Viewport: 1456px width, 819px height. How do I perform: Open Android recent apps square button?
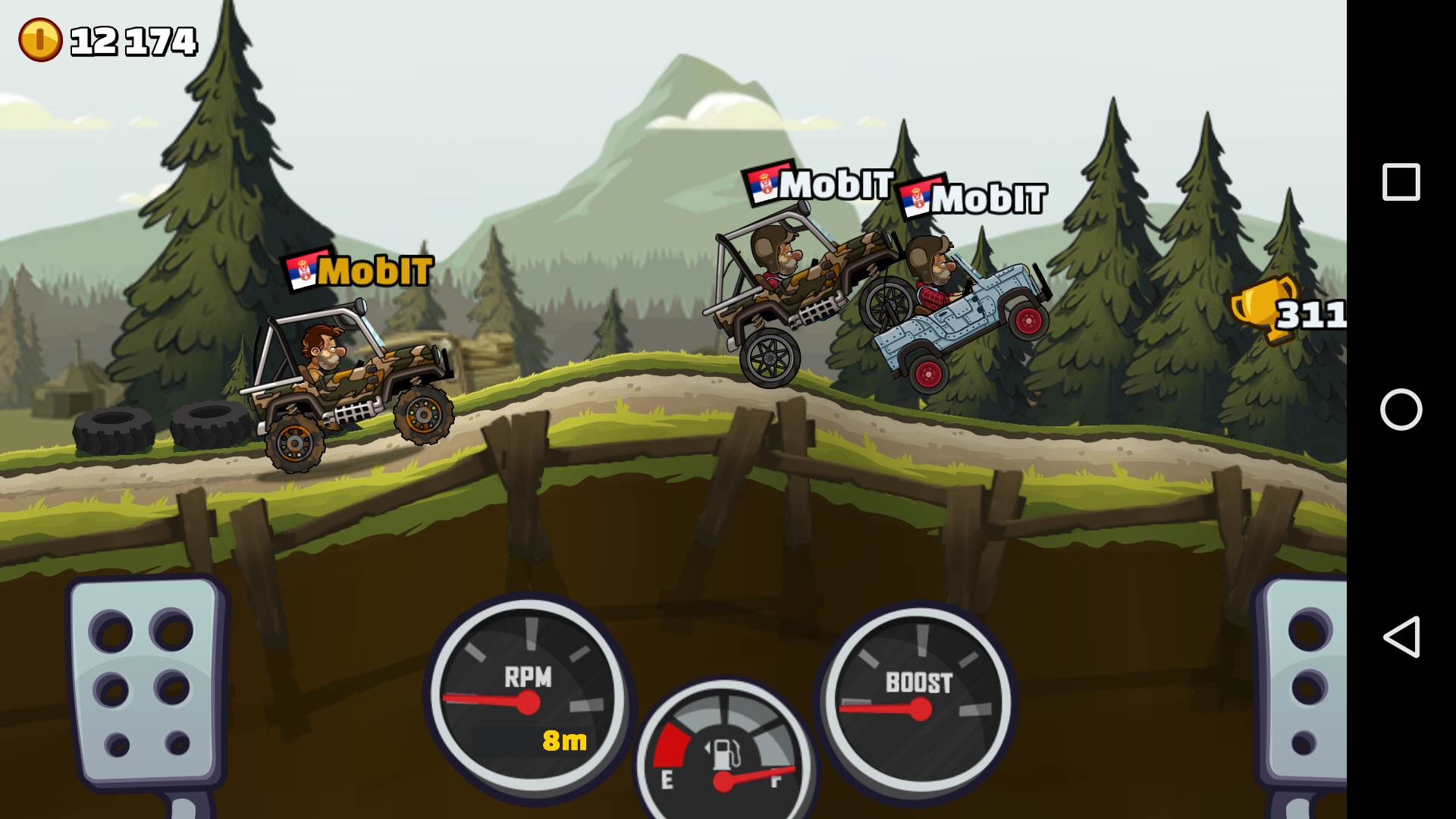coord(1401,182)
